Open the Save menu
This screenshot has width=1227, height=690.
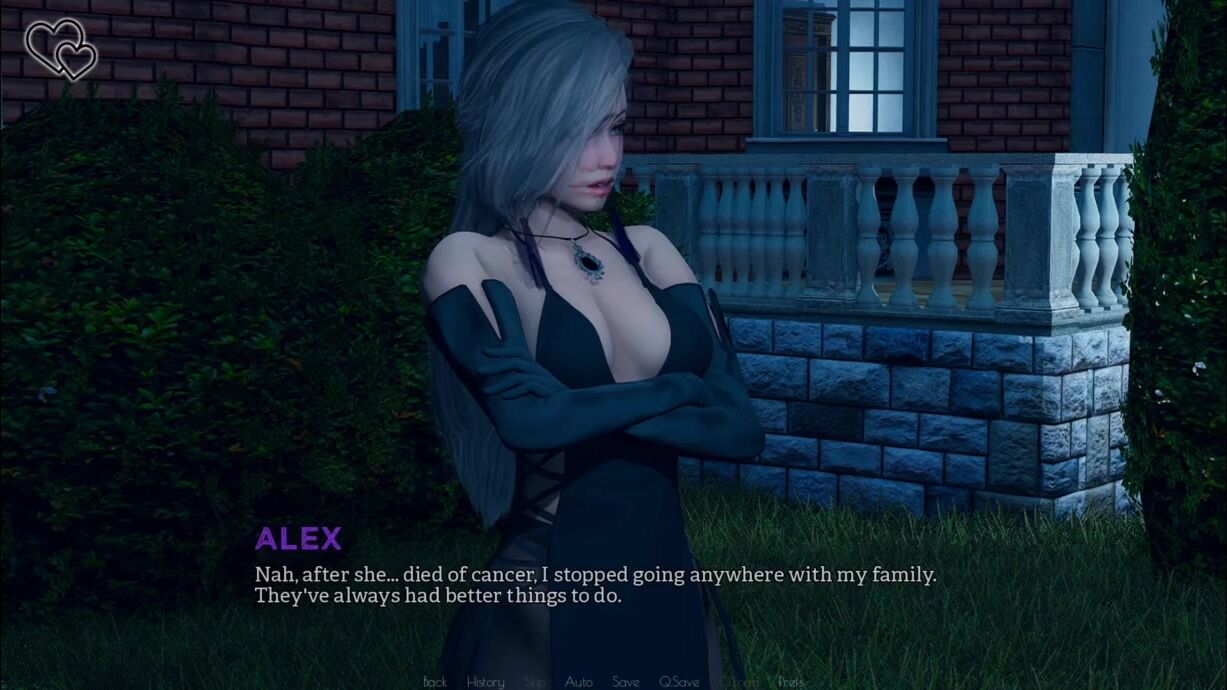pyautogui.click(x=626, y=682)
